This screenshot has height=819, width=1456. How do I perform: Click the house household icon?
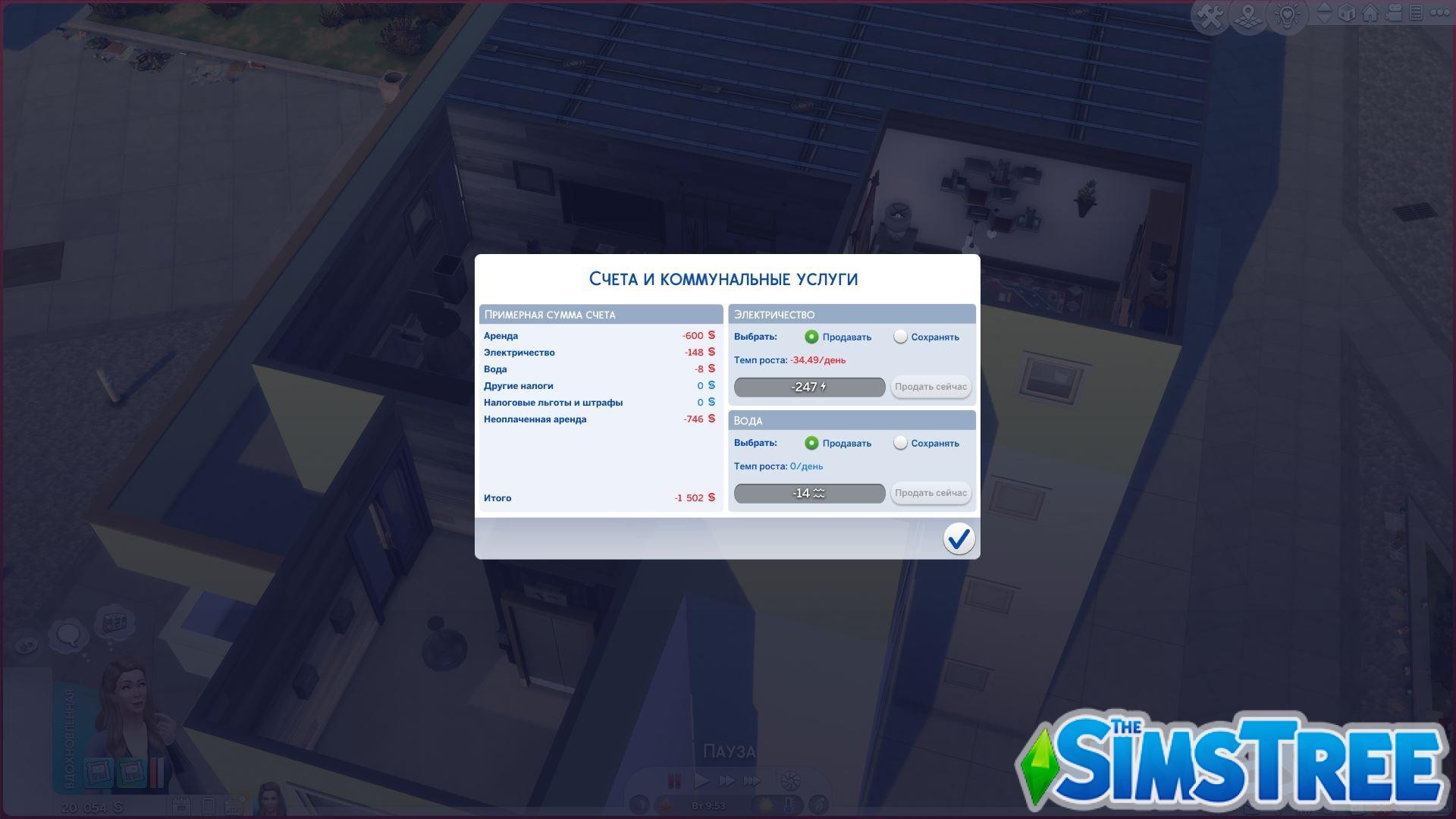coord(1370,11)
